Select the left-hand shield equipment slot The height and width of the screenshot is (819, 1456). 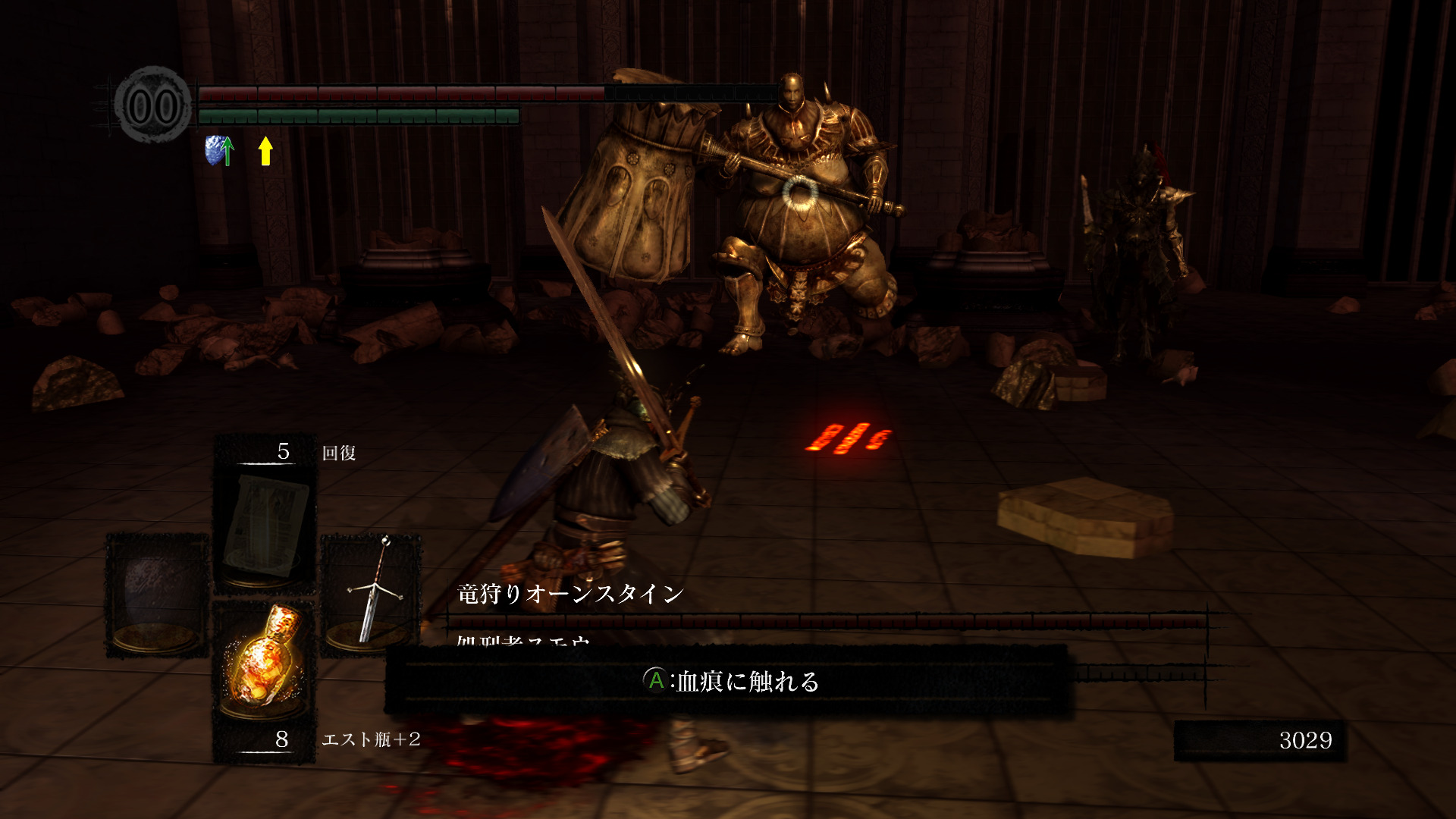click(x=157, y=594)
